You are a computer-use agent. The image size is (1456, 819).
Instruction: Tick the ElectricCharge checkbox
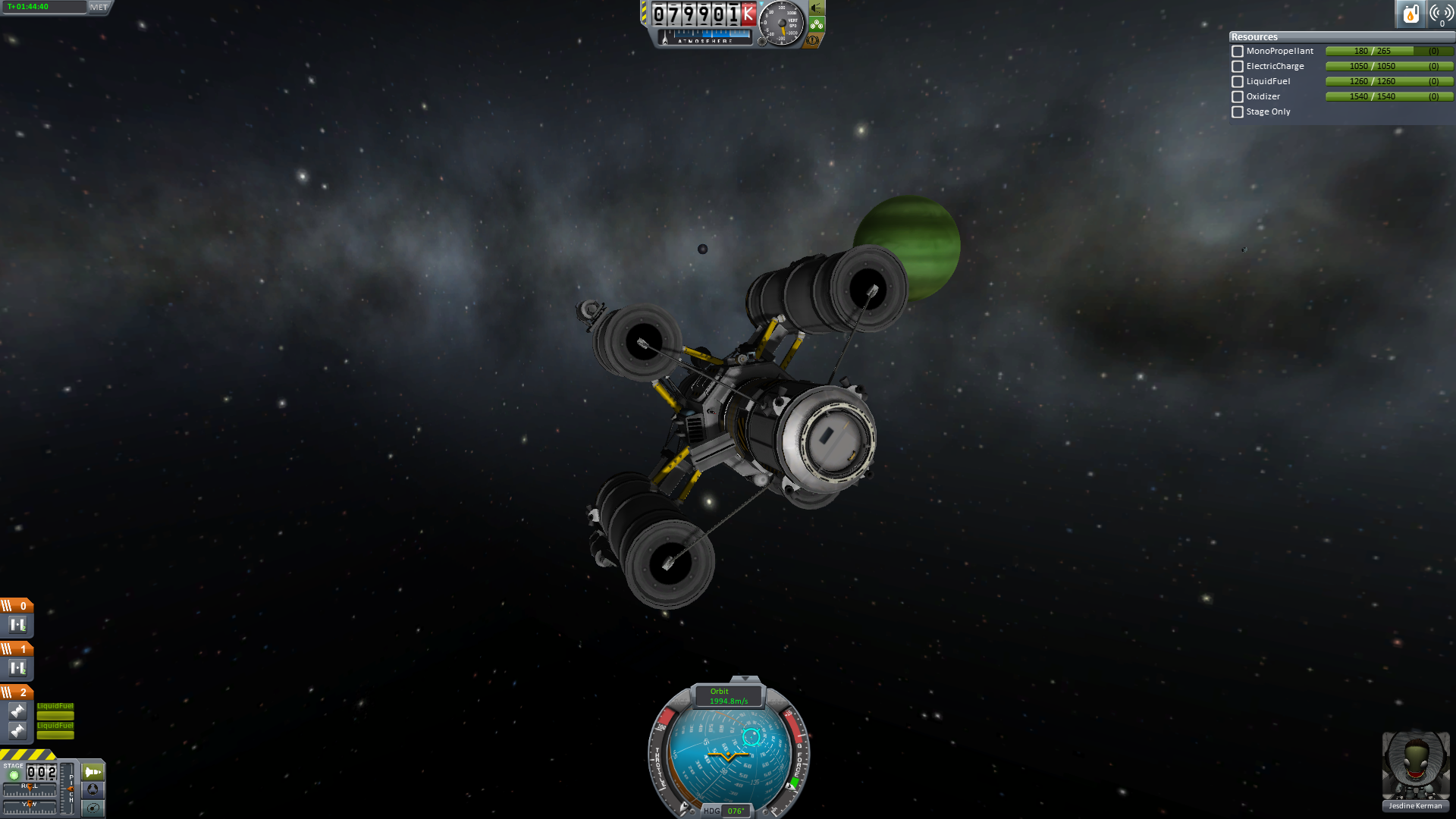point(1238,67)
